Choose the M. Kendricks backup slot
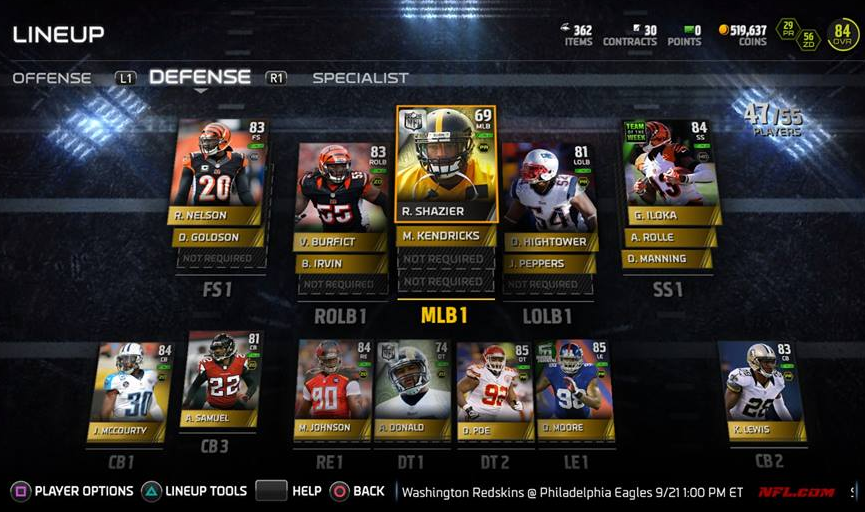The height and width of the screenshot is (512, 865). (446, 236)
